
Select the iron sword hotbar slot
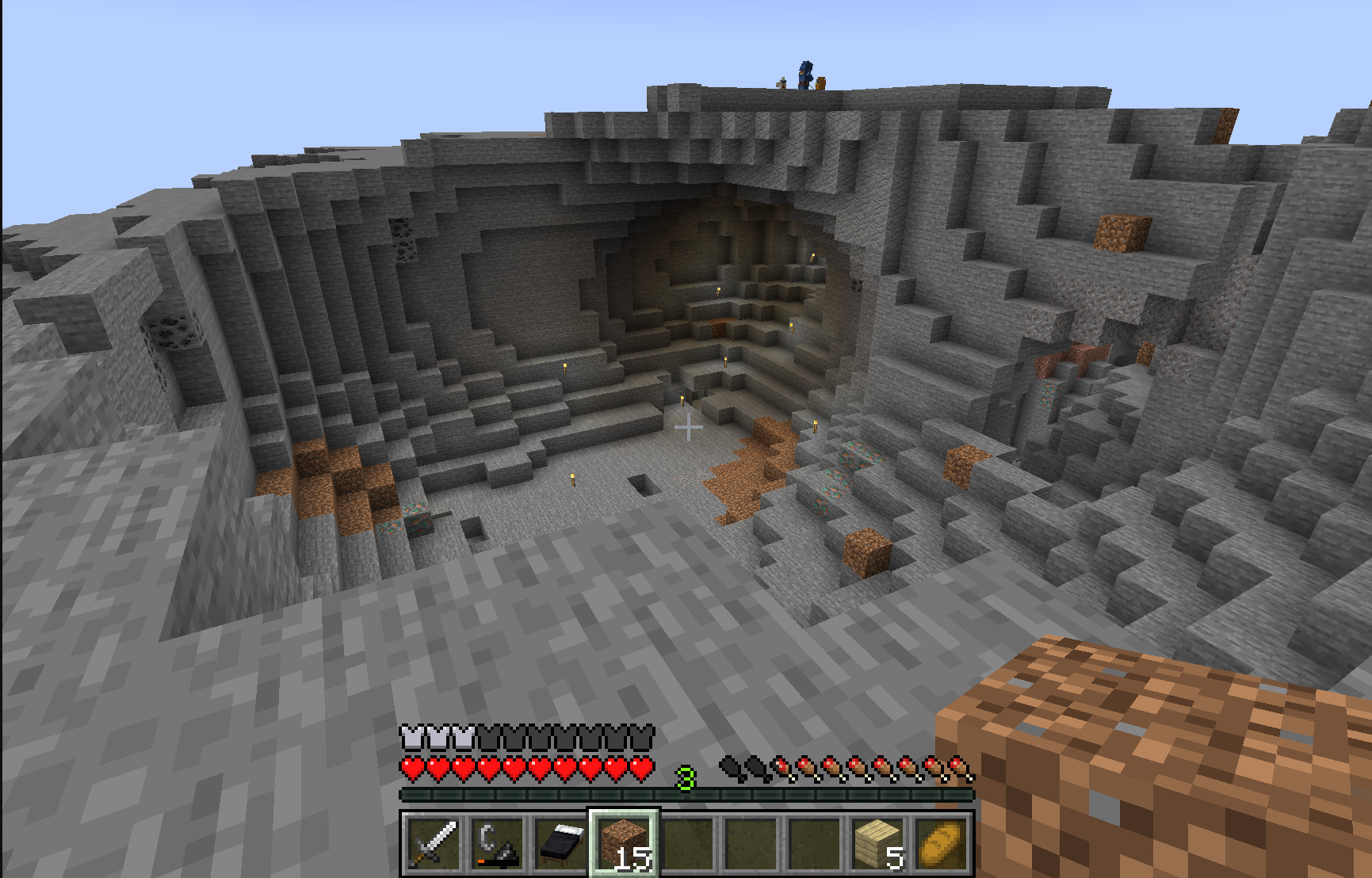[432, 843]
